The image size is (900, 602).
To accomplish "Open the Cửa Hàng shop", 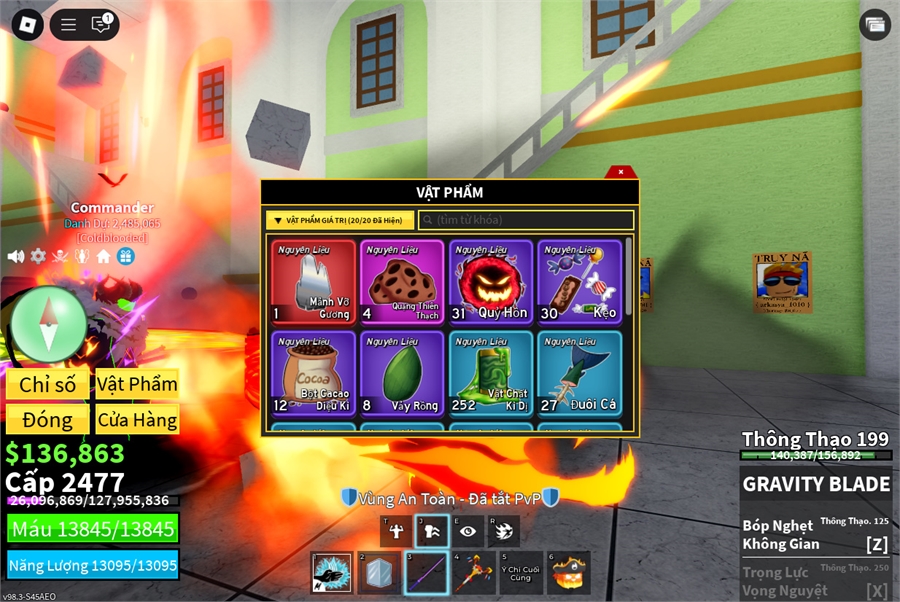I will [x=137, y=420].
